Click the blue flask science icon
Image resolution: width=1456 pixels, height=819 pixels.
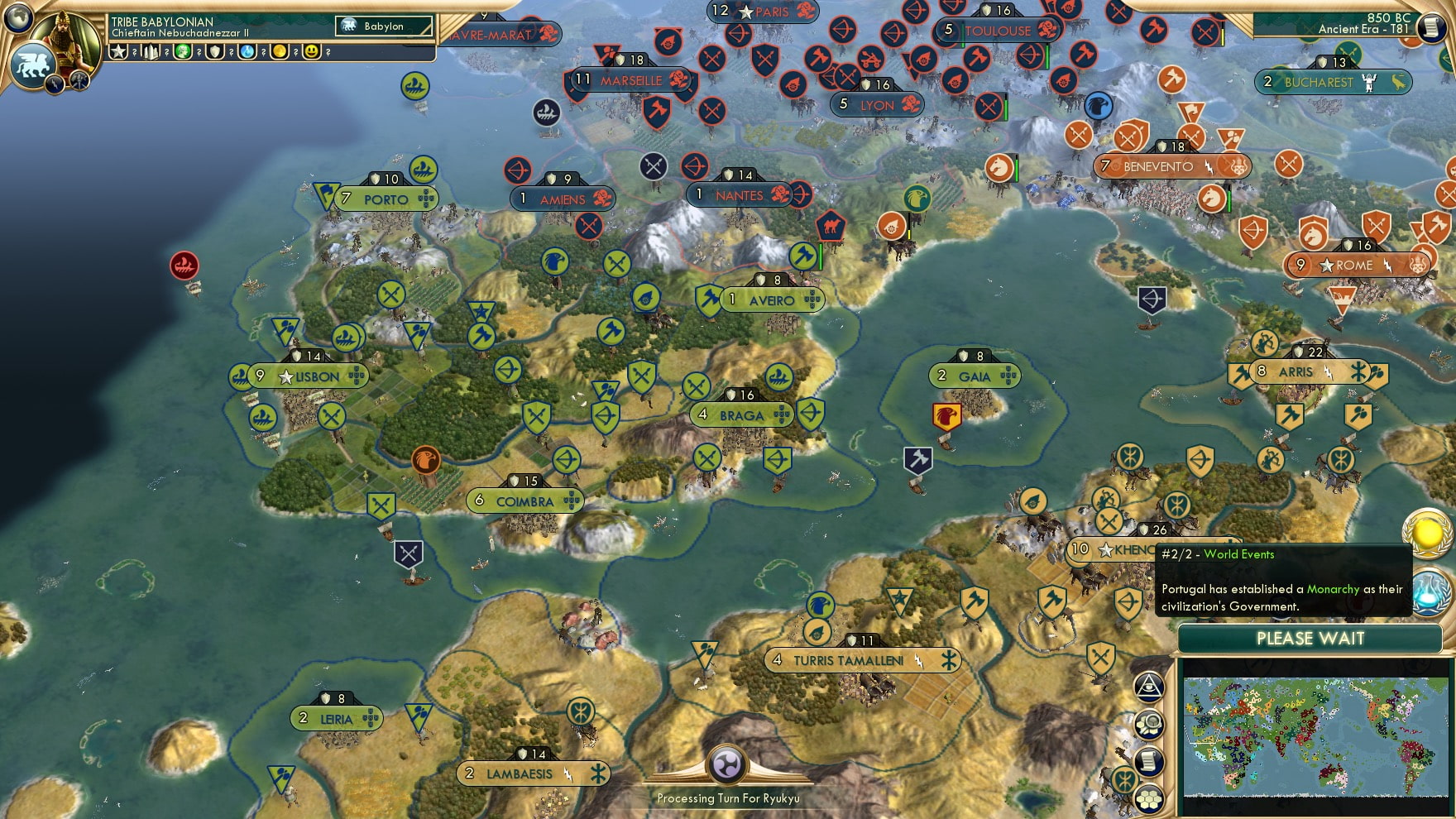click(247, 52)
